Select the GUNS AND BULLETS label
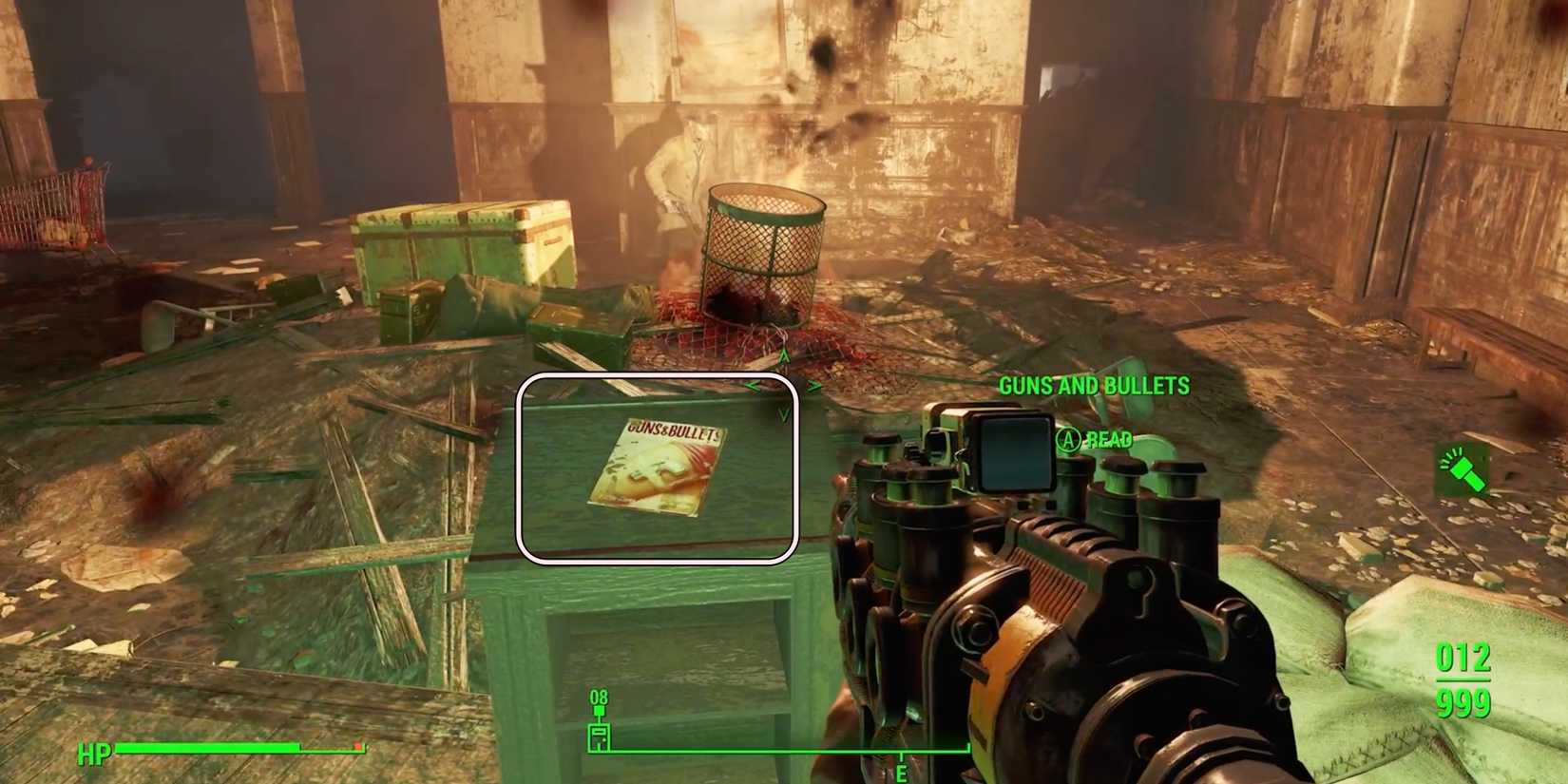Screen dimensions: 1568x784 (1095, 385)
